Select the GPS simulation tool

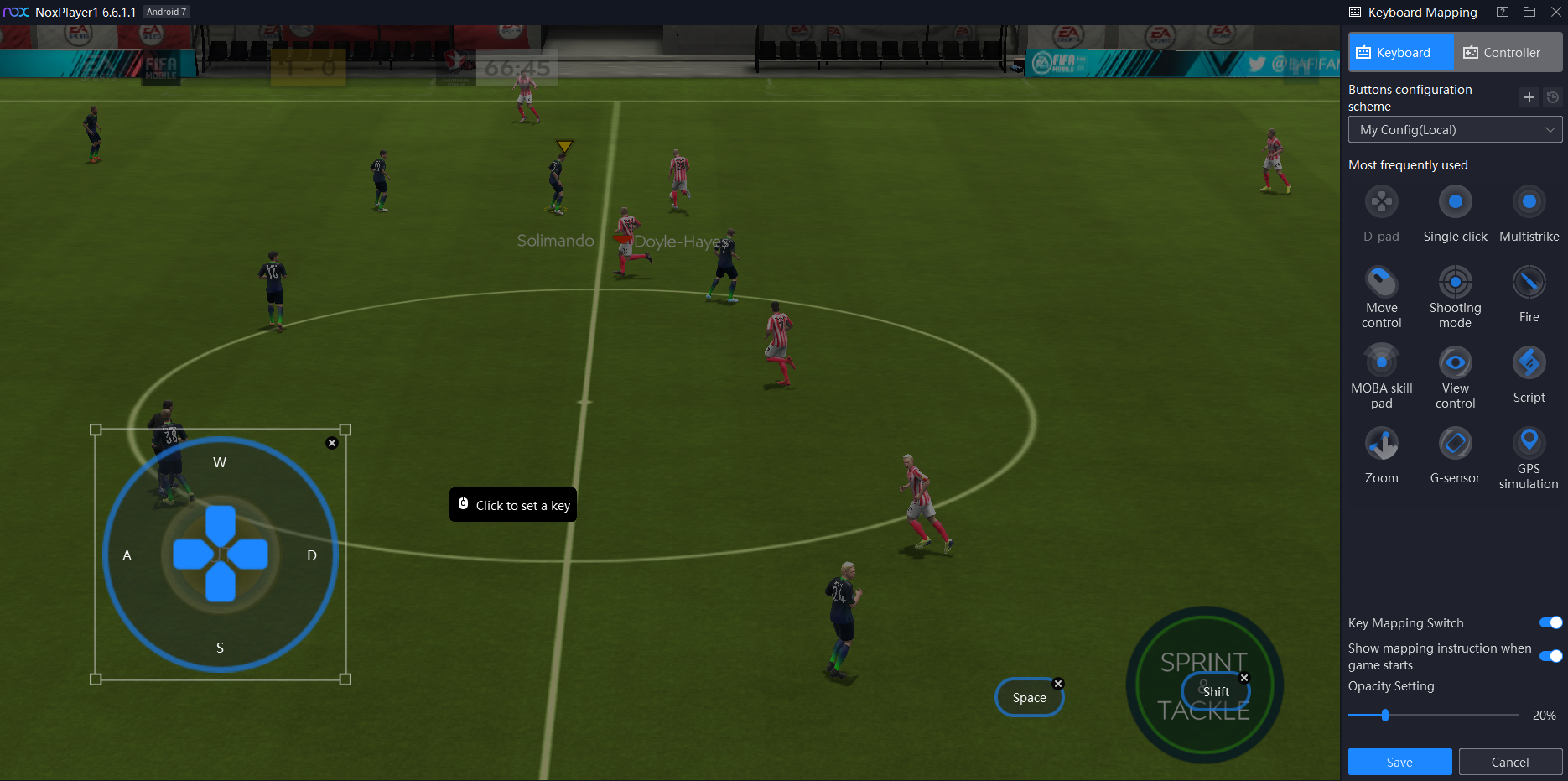coord(1529,441)
